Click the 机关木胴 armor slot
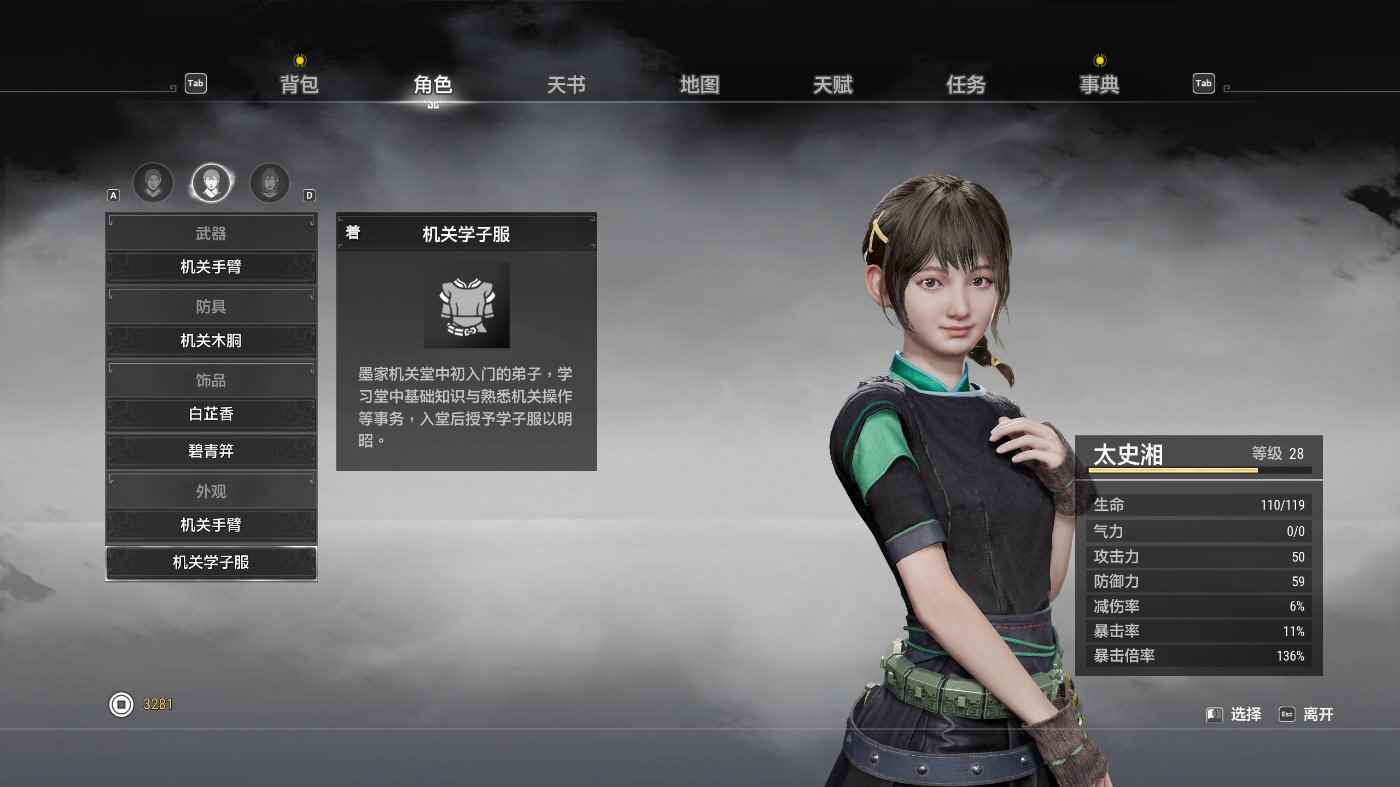The width and height of the screenshot is (1400, 787). (x=210, y=341)
